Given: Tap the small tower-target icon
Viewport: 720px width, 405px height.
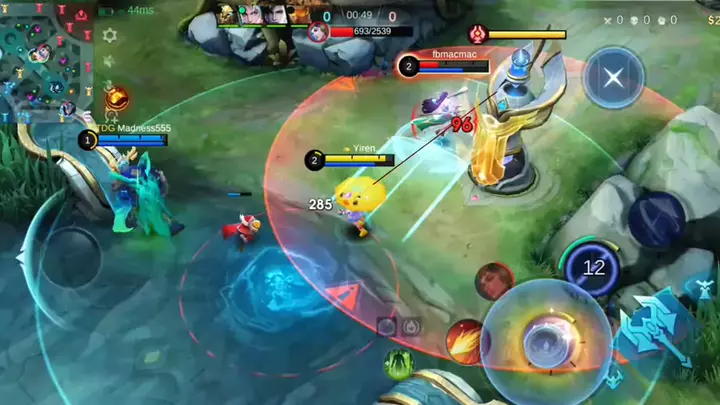Looking at the screenshot, I should tap(410, 325).
